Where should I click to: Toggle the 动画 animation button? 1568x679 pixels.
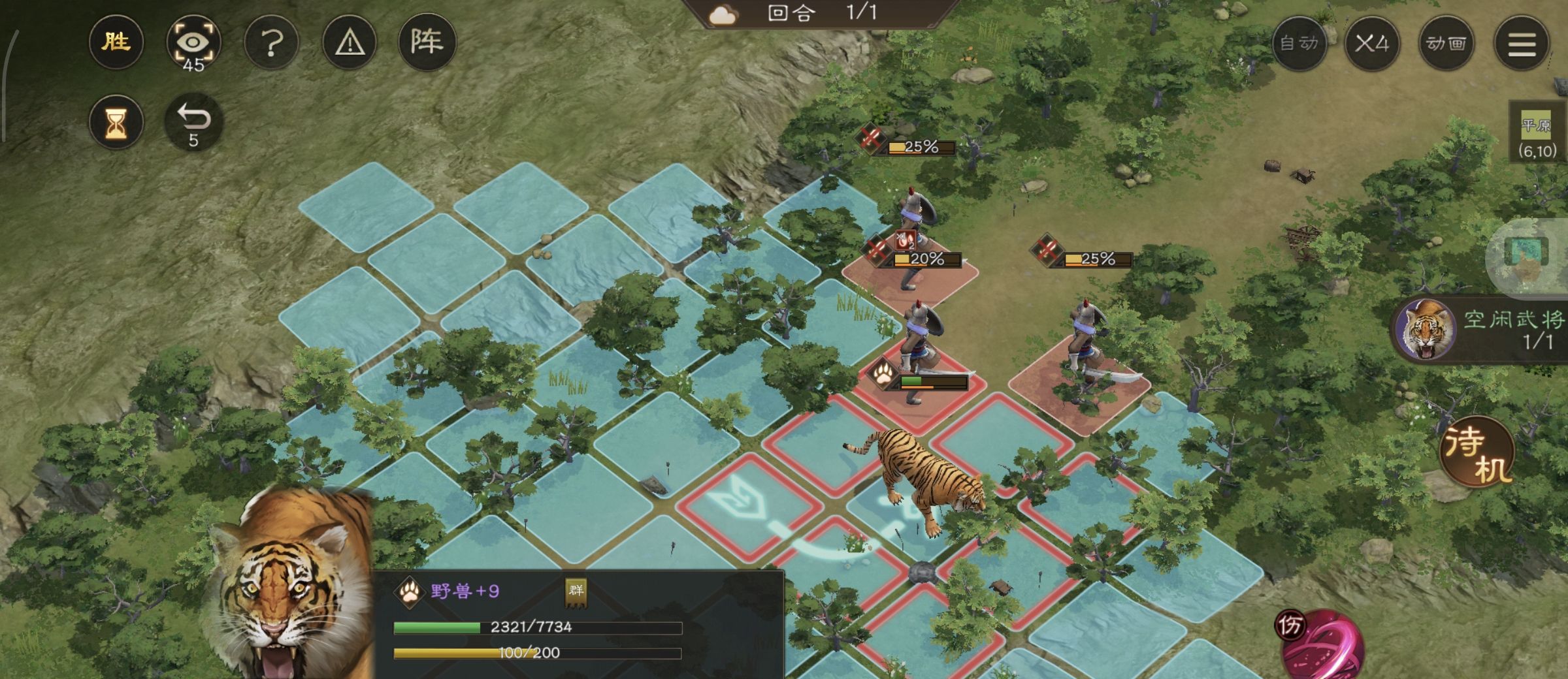[x=1446, y=44]
